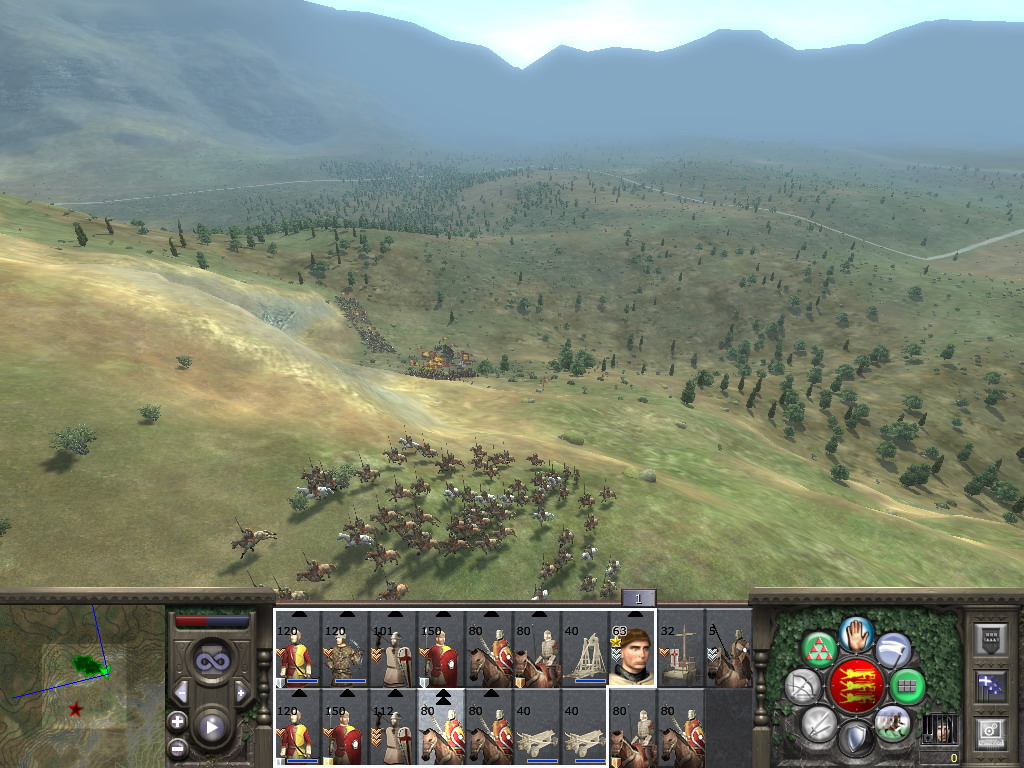Open the gear options button
The width and height of the screenshot is (1024, 768).
point(990,730)
